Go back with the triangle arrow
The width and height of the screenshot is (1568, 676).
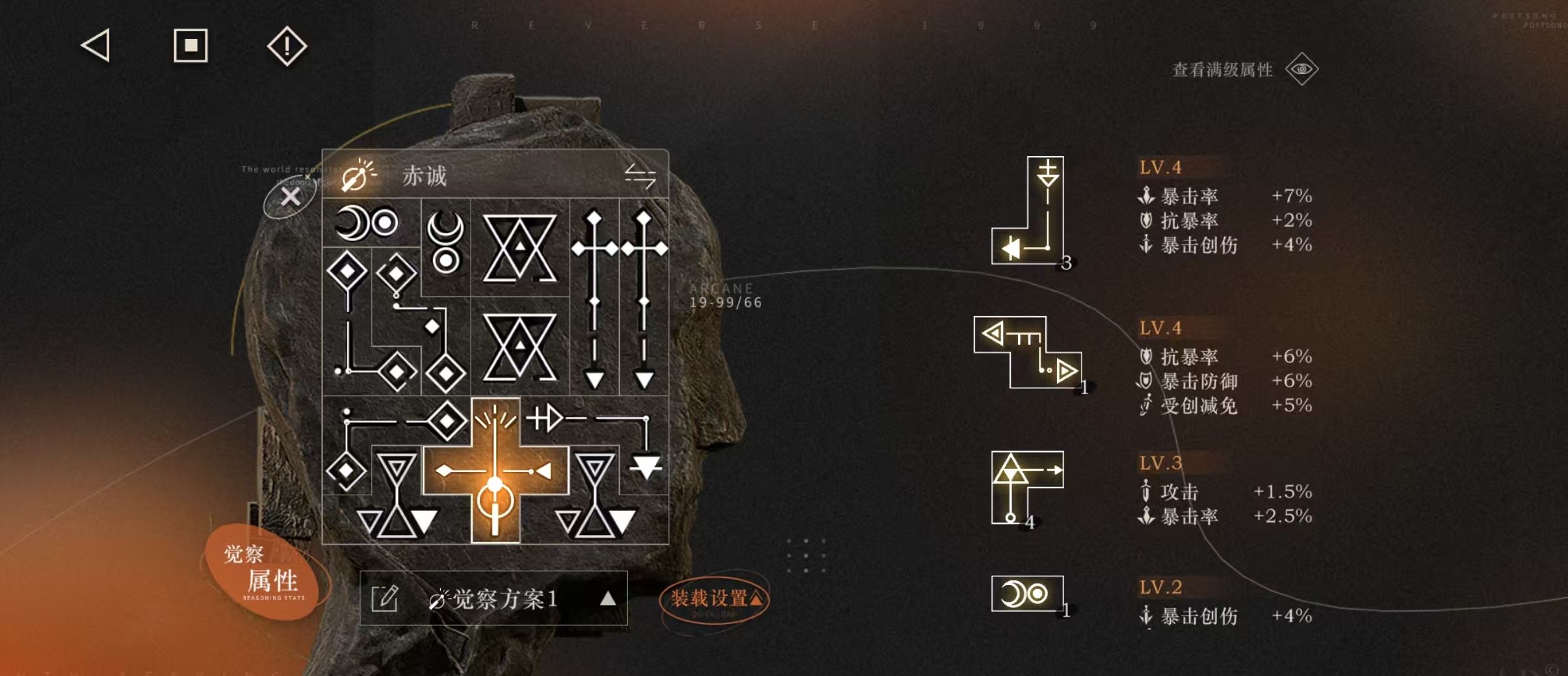(x=96, y=46)
